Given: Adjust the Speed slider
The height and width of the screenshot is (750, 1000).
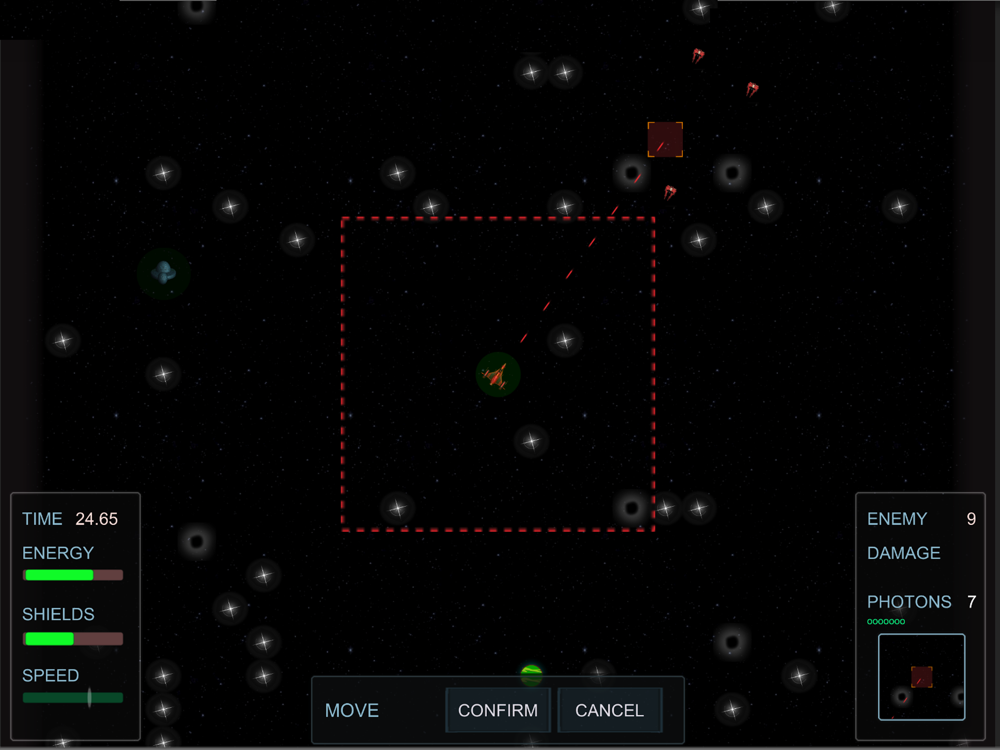Looking at the screenshot, I should 89,697.
